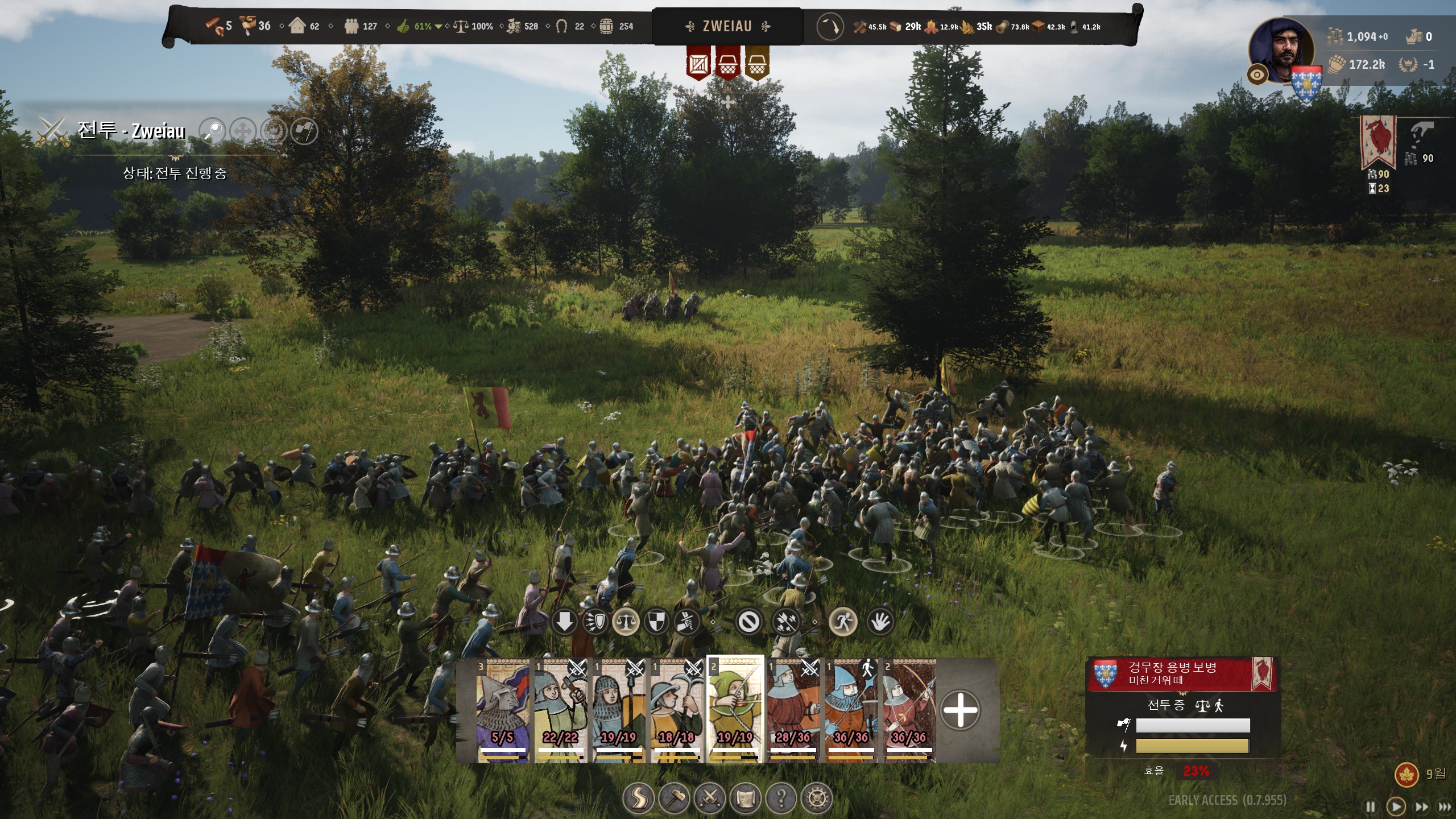Select the mercenary unit card showing 28/36
Image resolution: width=1456 pixels, height=819 pixels.
coord(793,711)
